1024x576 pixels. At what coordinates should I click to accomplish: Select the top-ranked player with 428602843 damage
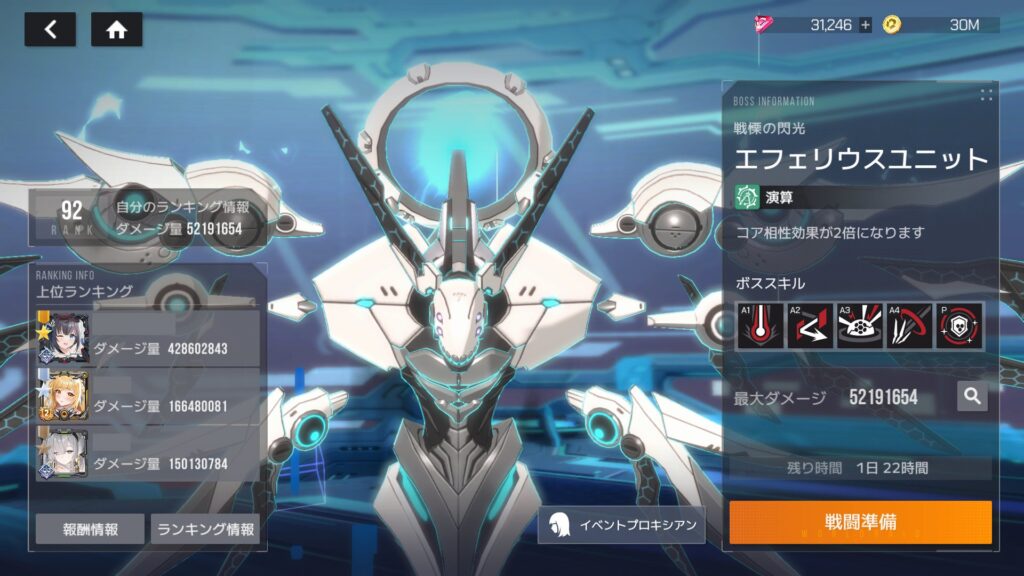point(150,339)
